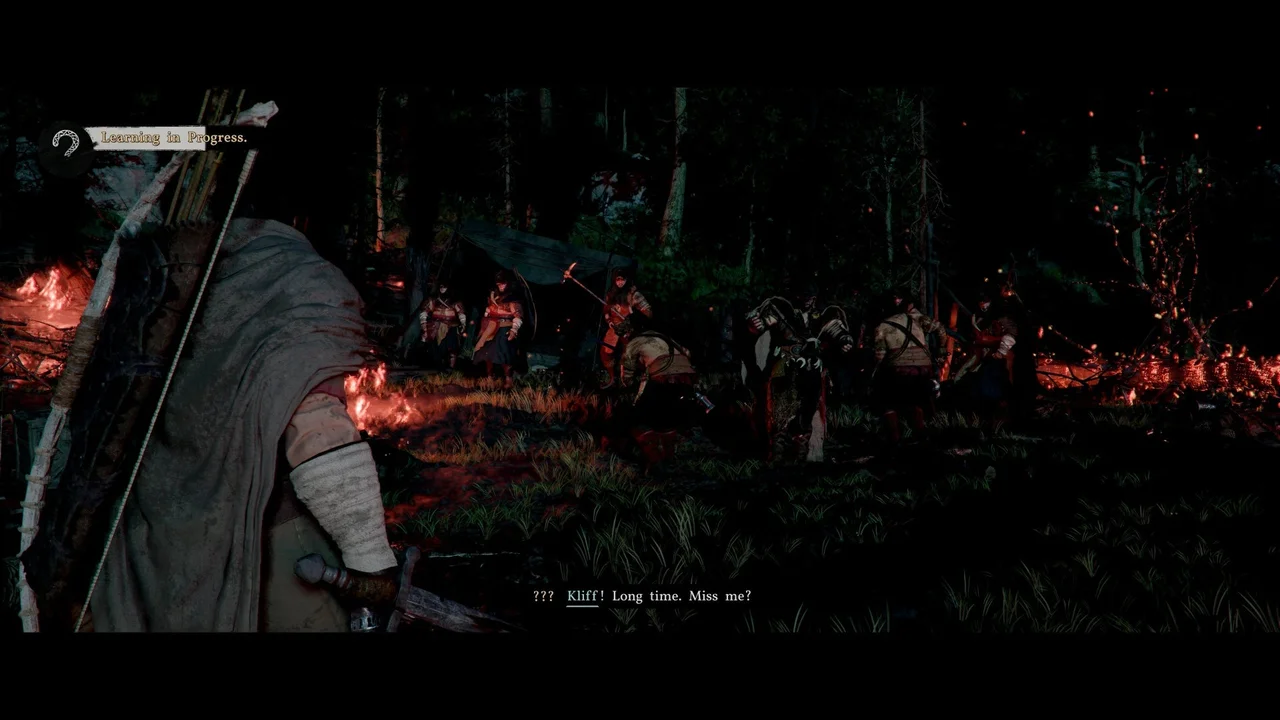The height and width of the screenshot is (720, 1280).
Task: Click the Learning in Progress notification banner
Action: 173,138
